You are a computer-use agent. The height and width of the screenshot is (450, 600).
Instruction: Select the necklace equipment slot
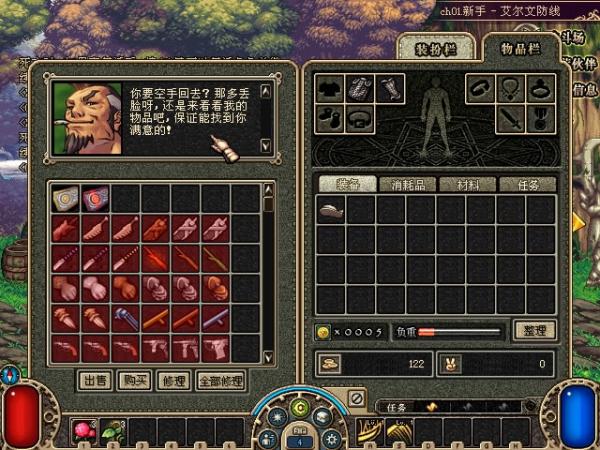[511, 89]
